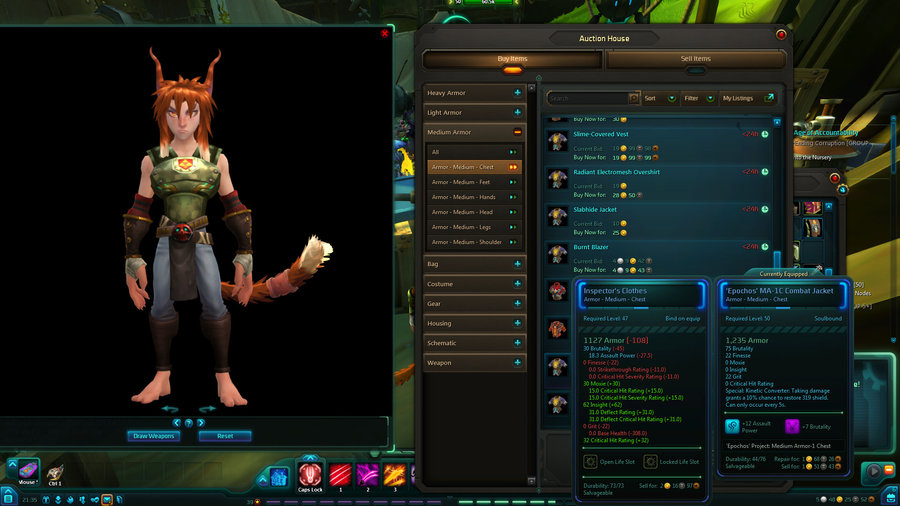This screenshot has width=900, height=506.
Task: View My Listings
Action: tap(747, 98)
